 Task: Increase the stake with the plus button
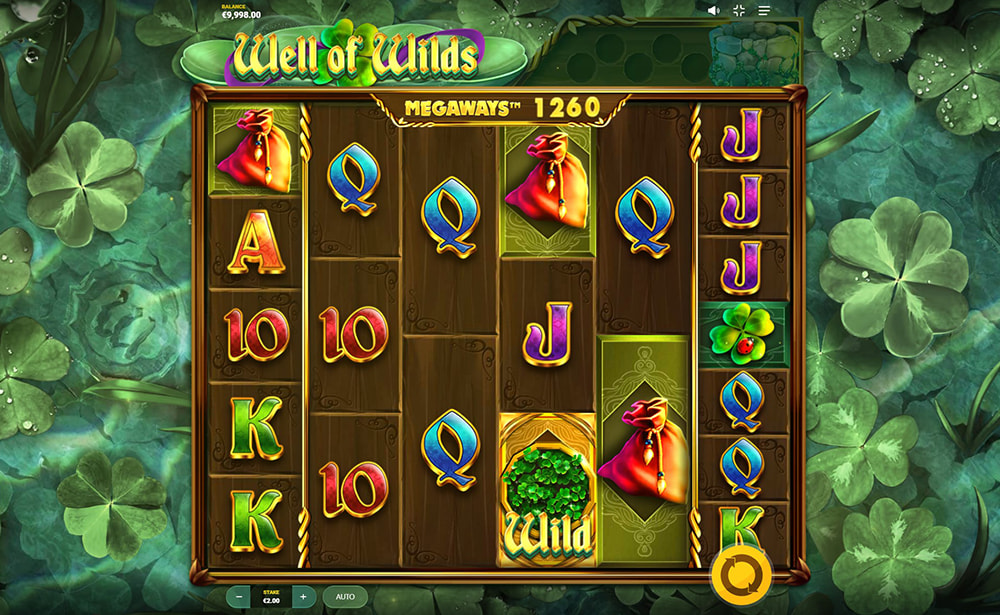(x=303, y=597)
